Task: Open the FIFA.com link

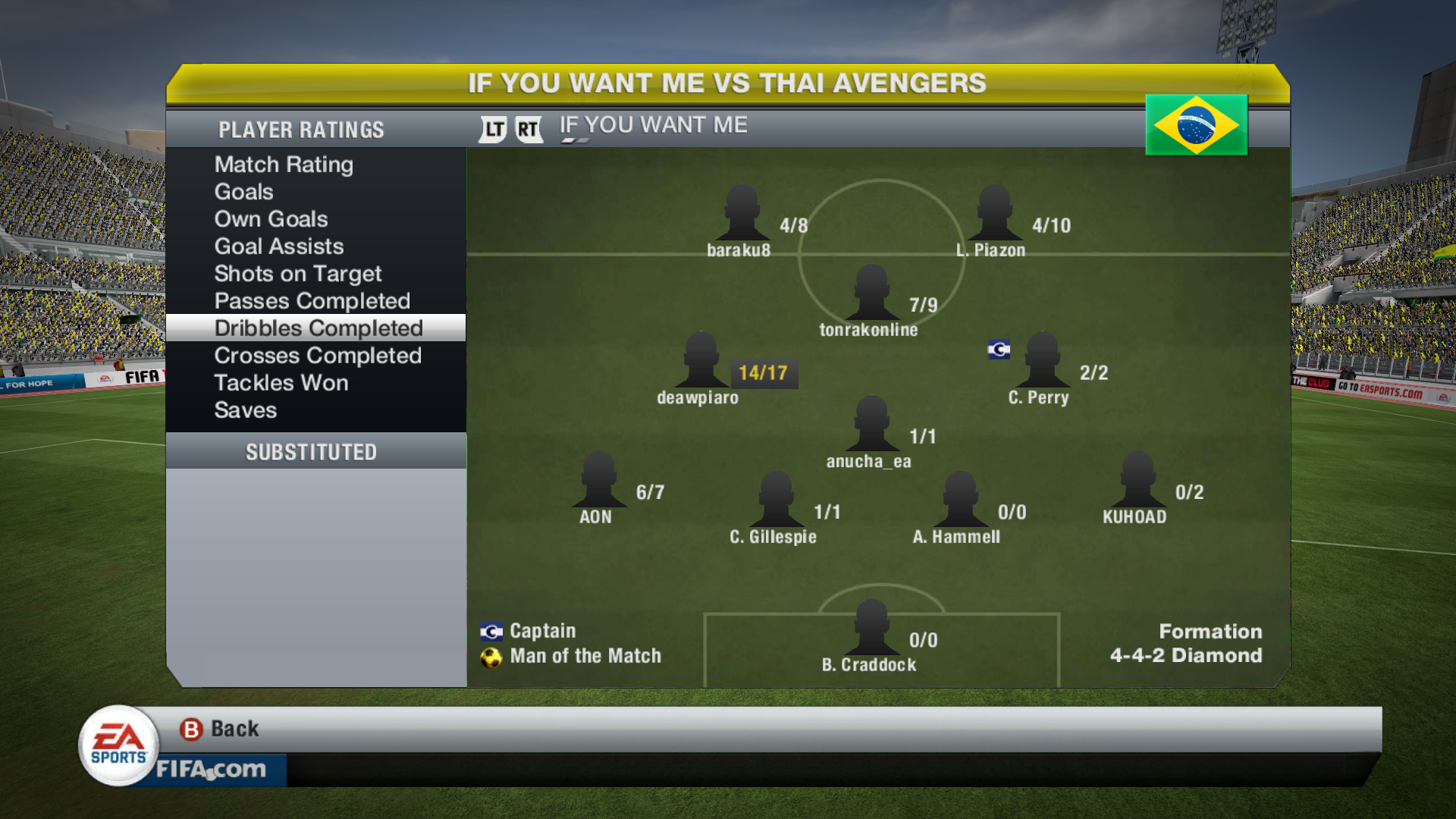Action: pos(211,770)
